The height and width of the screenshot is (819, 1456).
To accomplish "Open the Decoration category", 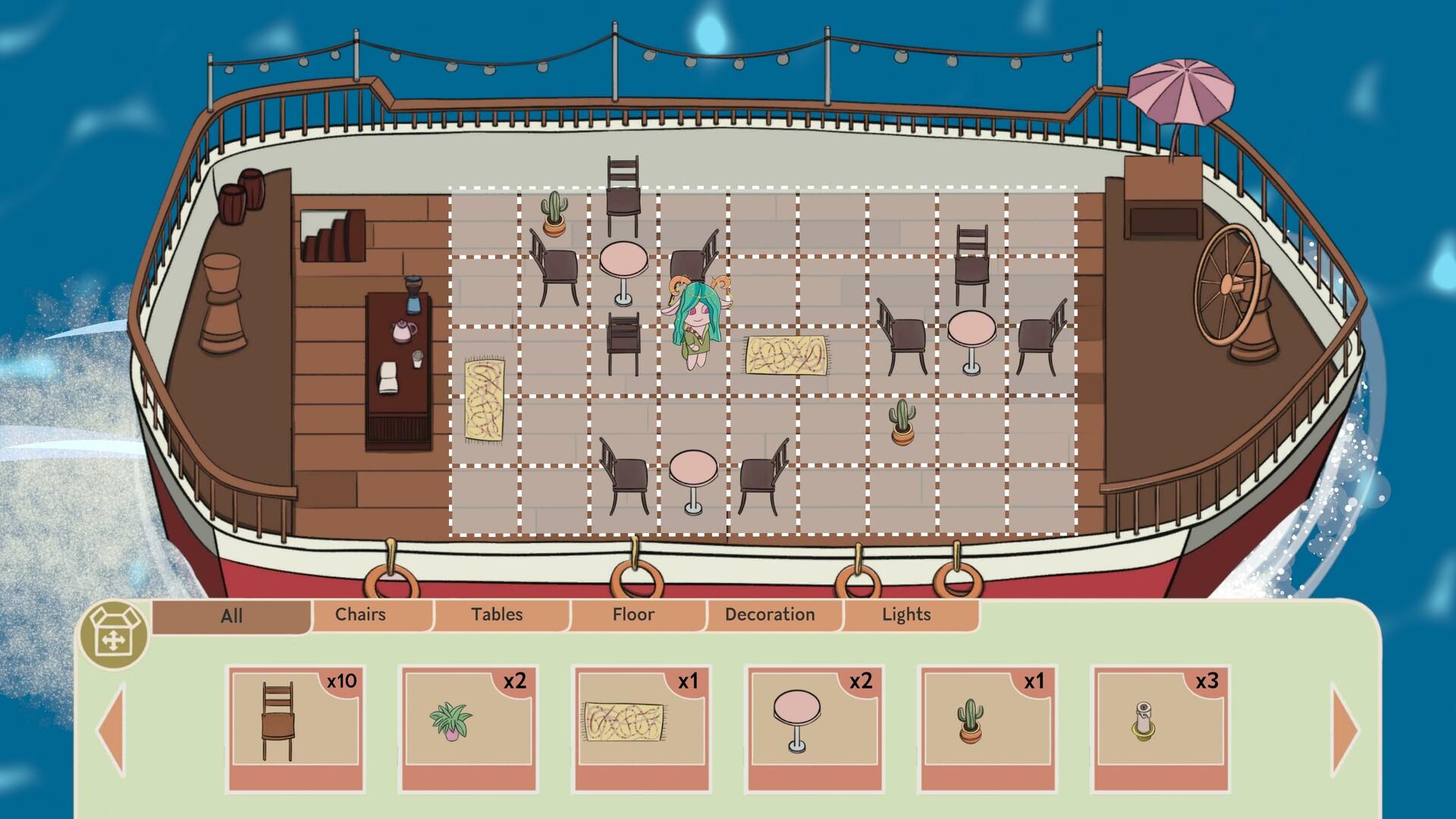I will [769, 614].
